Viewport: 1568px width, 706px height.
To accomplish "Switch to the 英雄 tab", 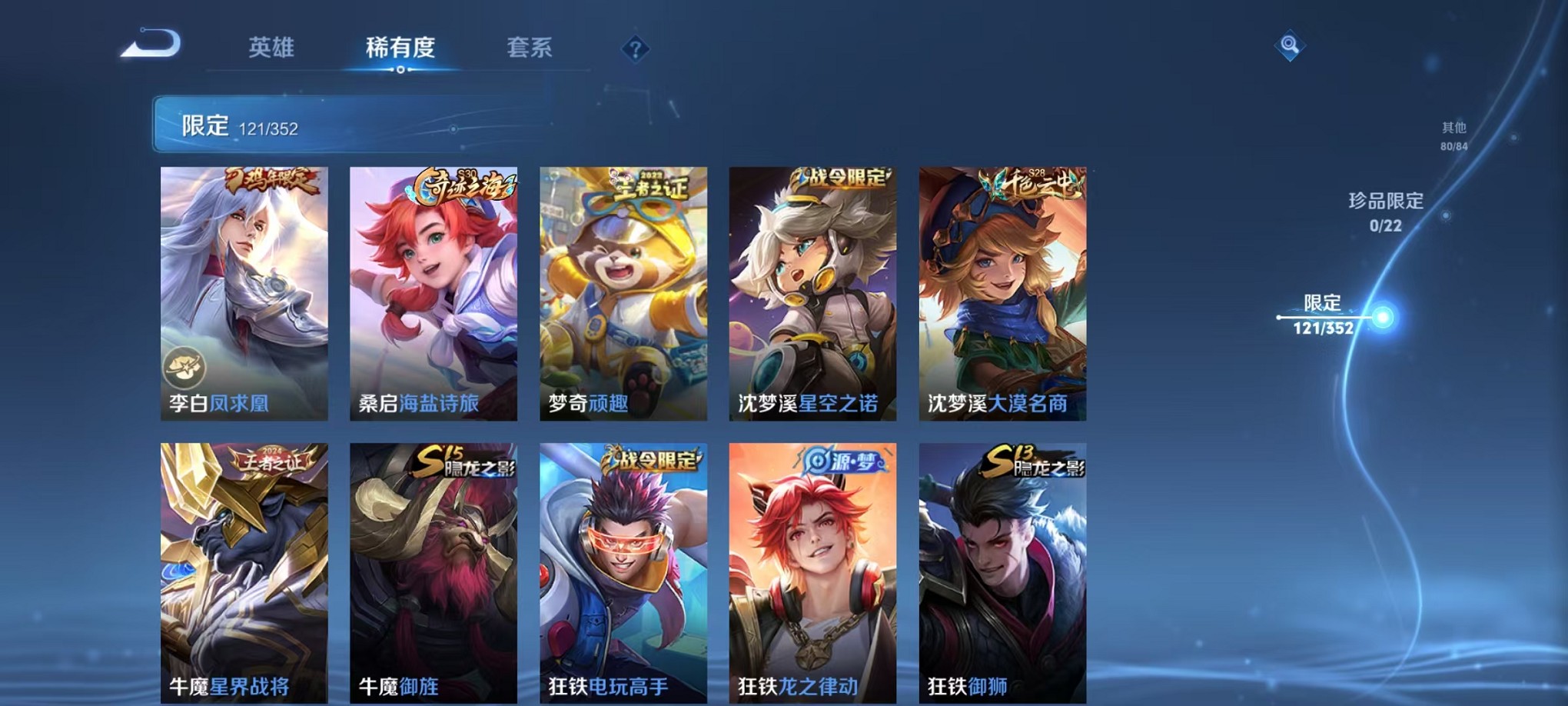I will tap(271, 48).
